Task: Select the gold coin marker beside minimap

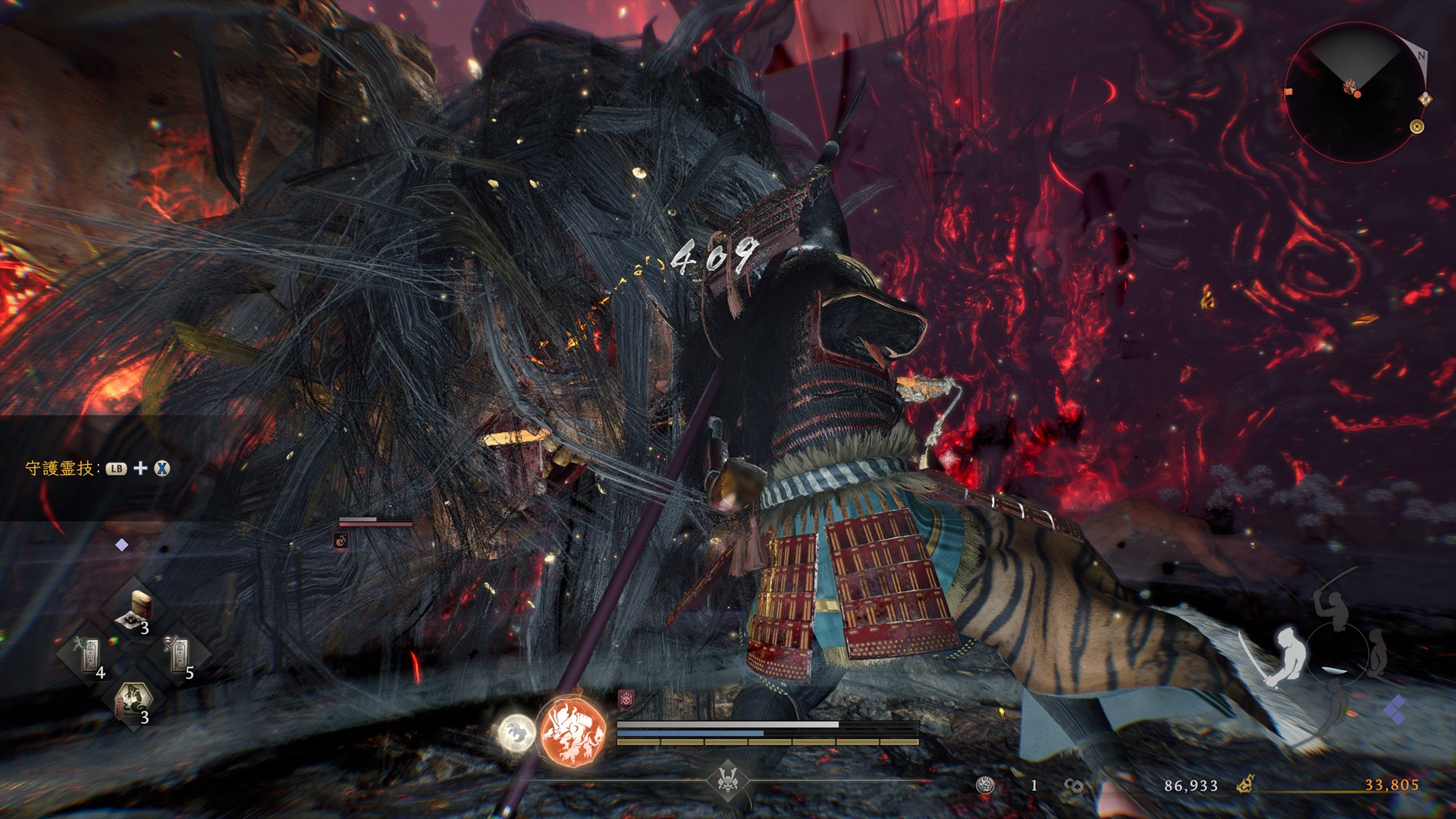Action: [1417, 127]
